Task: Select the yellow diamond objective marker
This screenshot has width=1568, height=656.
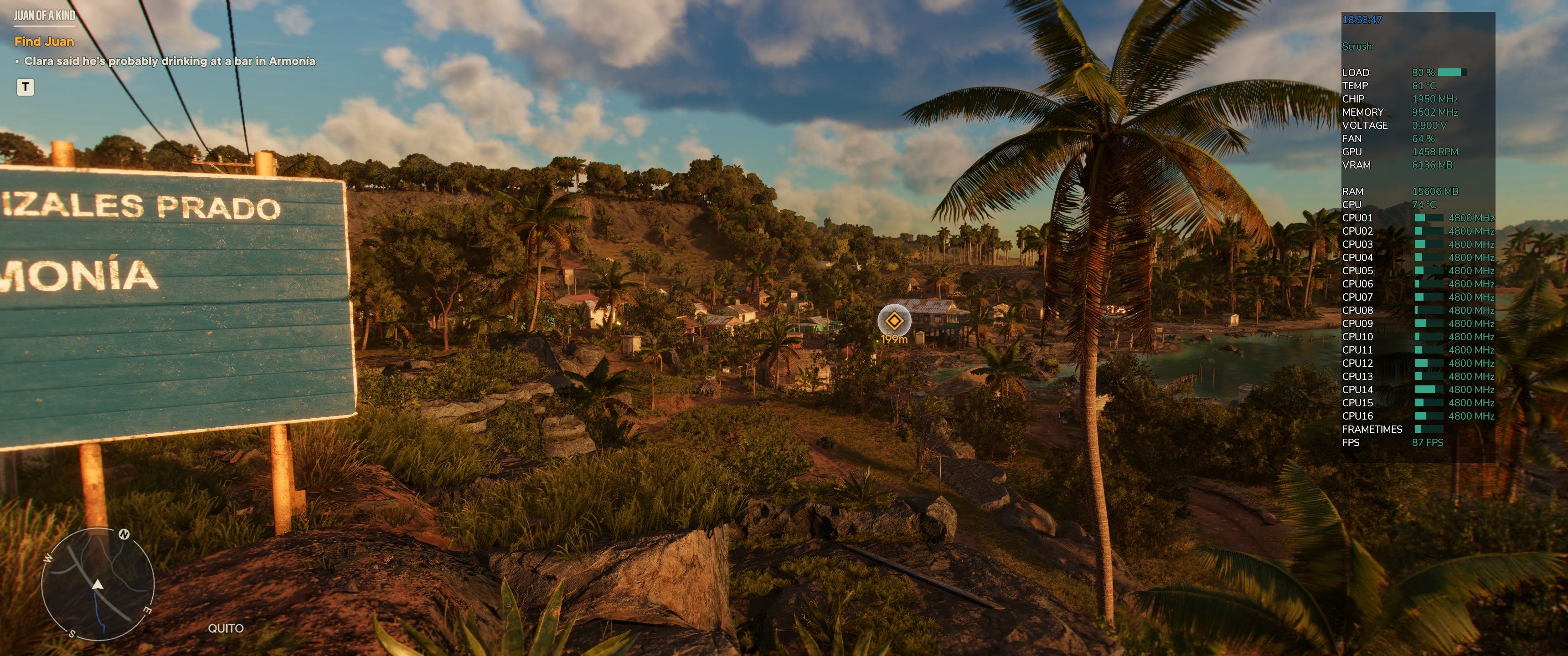Action: 893,320
